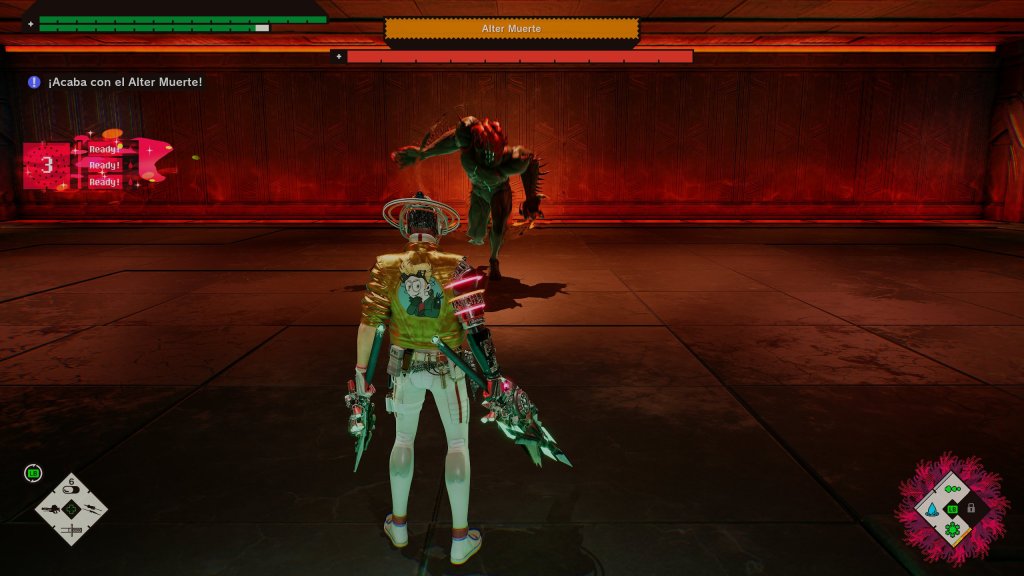Trigger the green triple-orb skill
The width and height of the screenshot is (1024, 576).
(952, 489)
